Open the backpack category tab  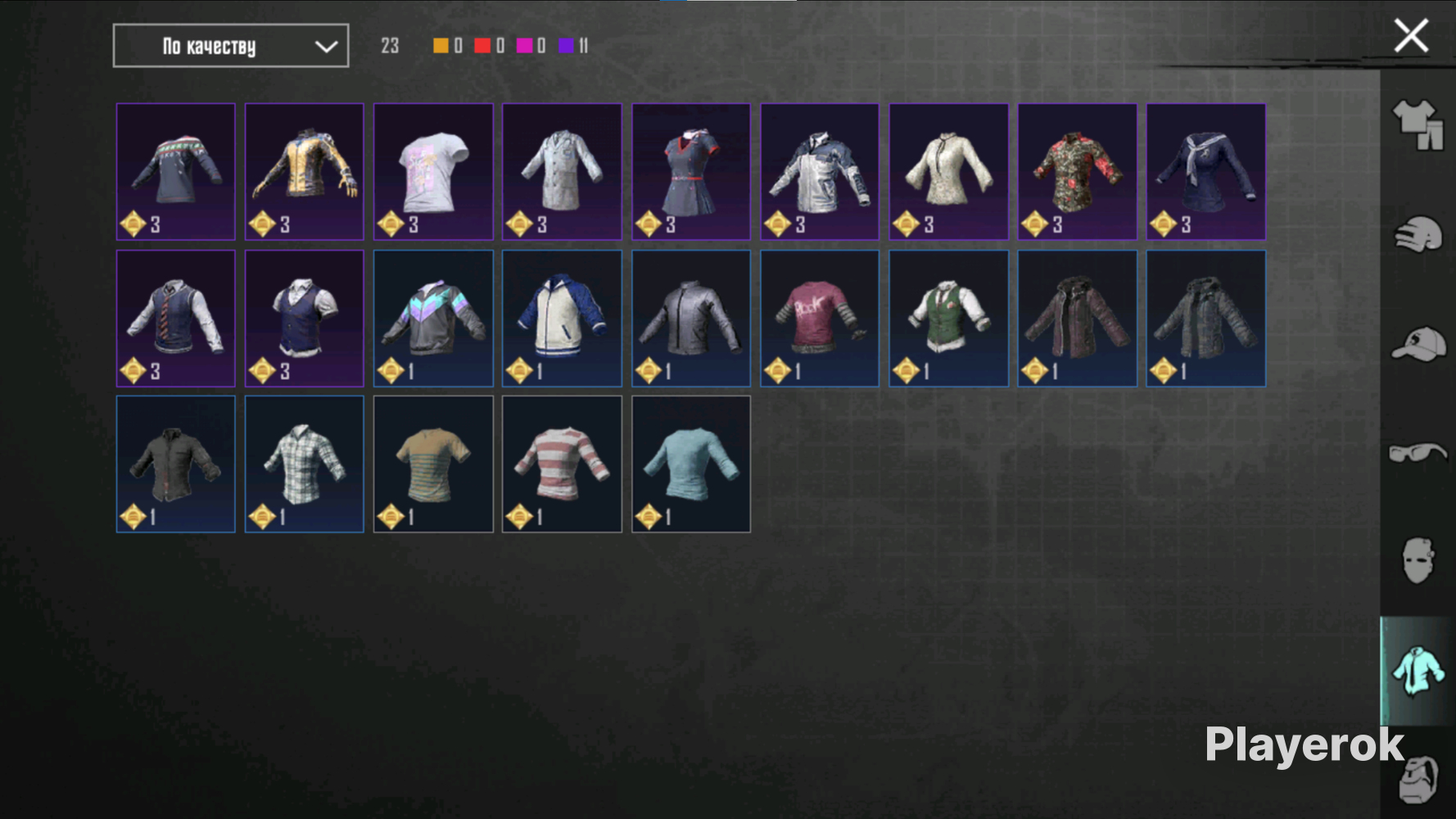1419,778
